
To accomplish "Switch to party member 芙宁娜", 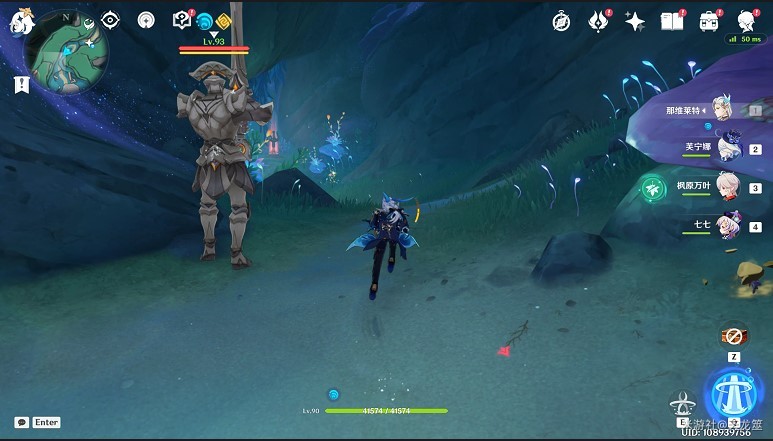I will 728,148.
